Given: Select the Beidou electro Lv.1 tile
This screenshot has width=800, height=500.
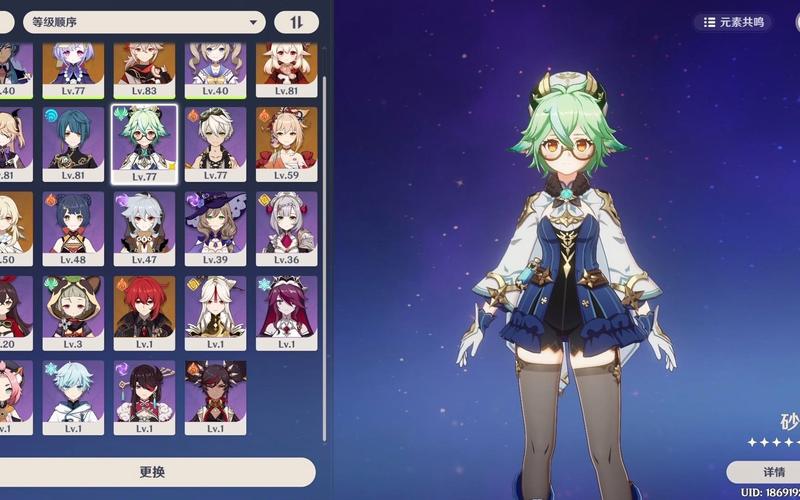Looking at the screenshot, I should click(144, 397).
